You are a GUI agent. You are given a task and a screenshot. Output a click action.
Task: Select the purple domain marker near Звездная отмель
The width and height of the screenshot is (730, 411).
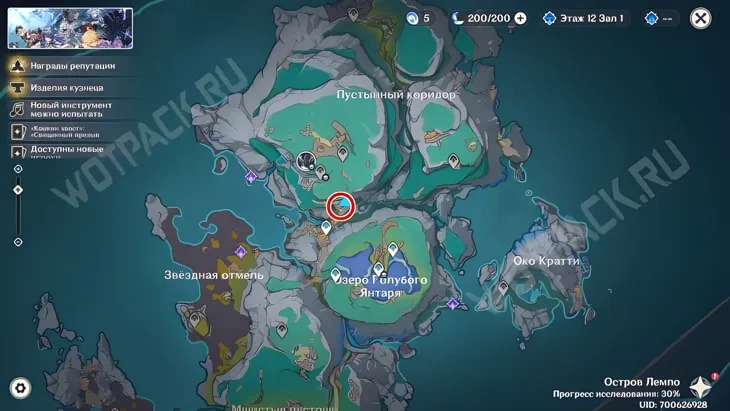pyautogui.click(x=240, y=252)
